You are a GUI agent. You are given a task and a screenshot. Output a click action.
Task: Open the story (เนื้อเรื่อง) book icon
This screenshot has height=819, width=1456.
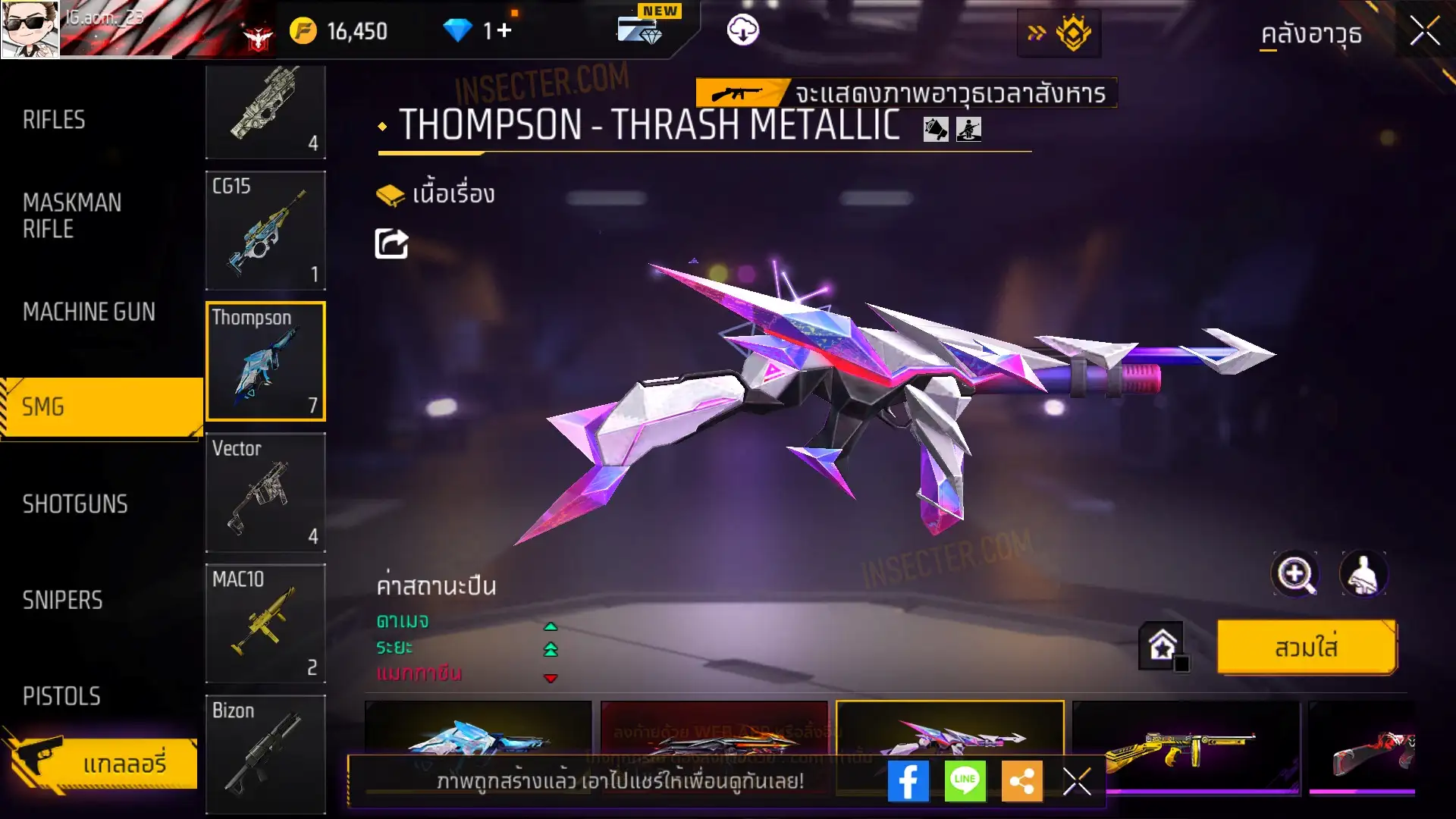tap(391, 195)
